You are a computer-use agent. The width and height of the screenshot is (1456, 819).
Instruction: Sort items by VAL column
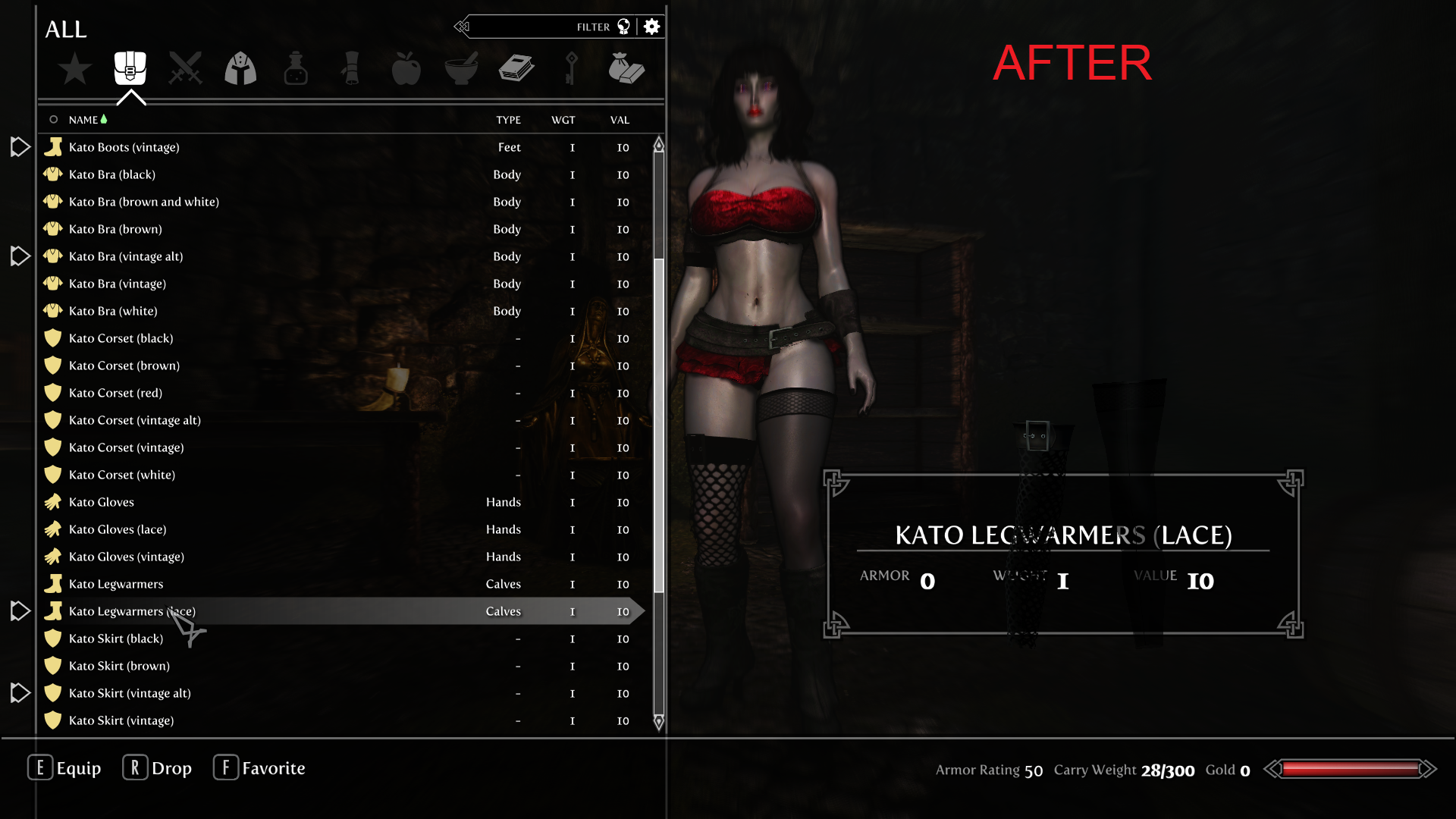[x=620, y=120]
